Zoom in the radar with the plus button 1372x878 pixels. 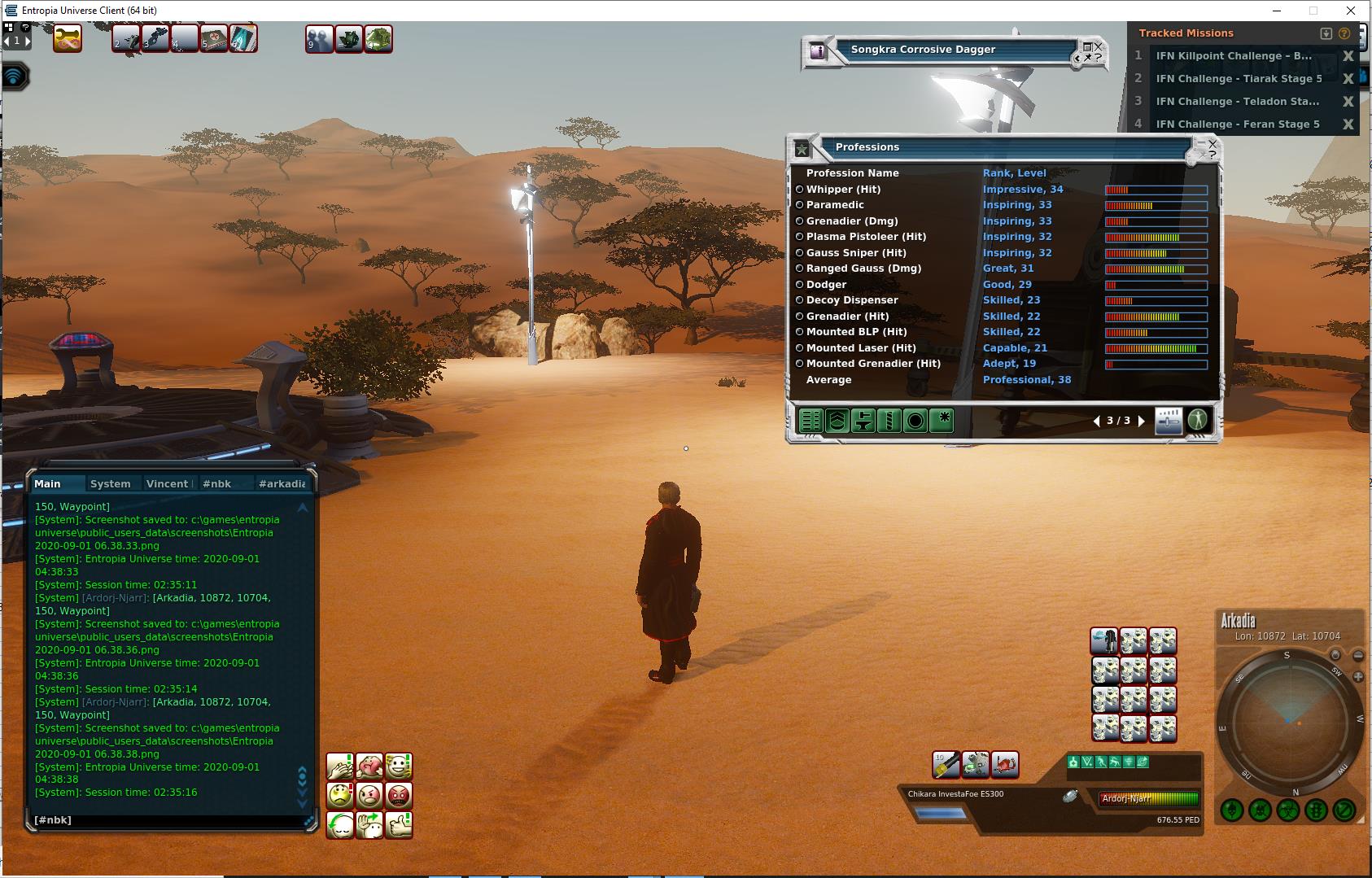tap(1358, 677)
